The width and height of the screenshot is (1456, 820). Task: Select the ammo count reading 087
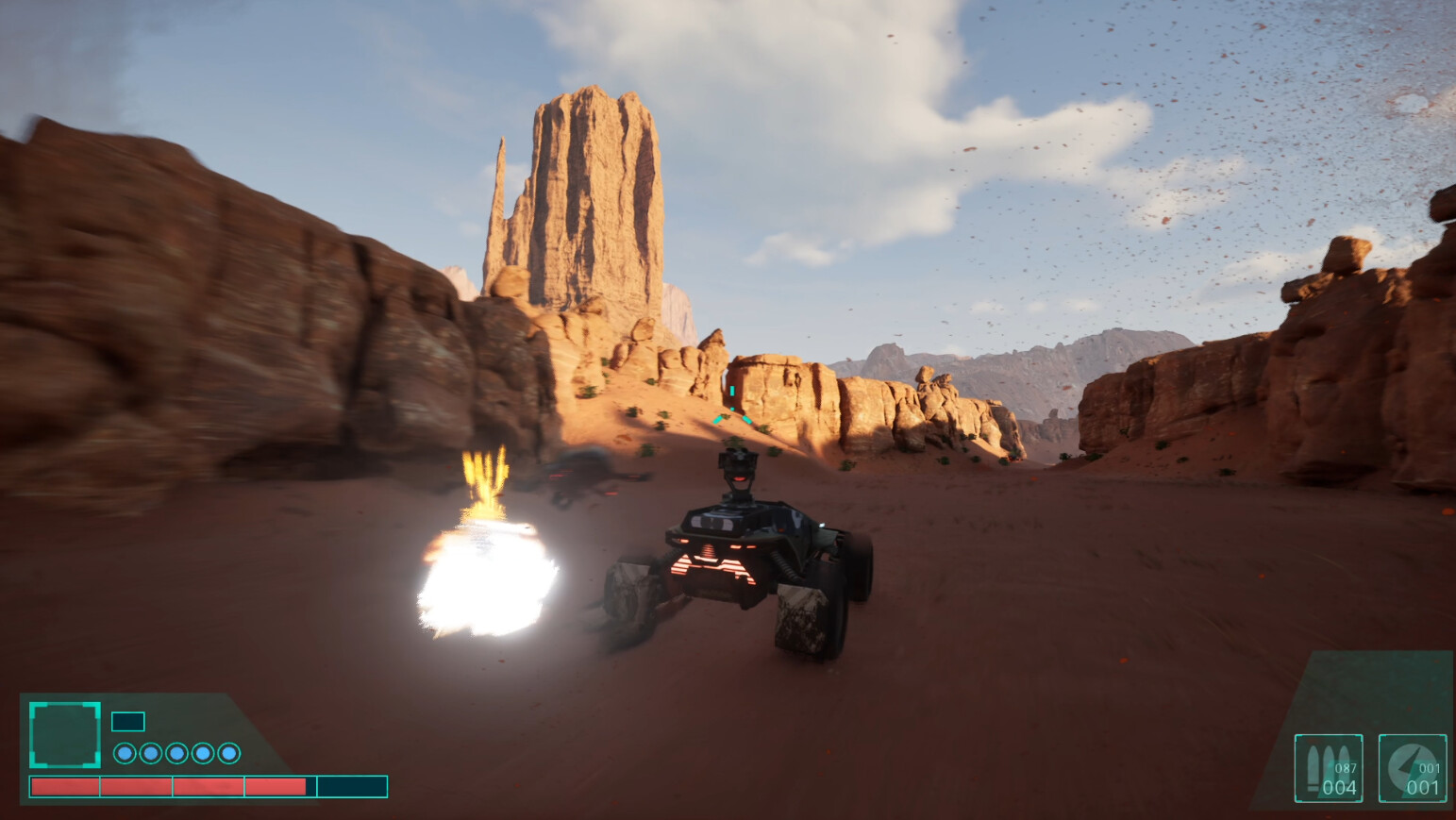coord(1347,767)
